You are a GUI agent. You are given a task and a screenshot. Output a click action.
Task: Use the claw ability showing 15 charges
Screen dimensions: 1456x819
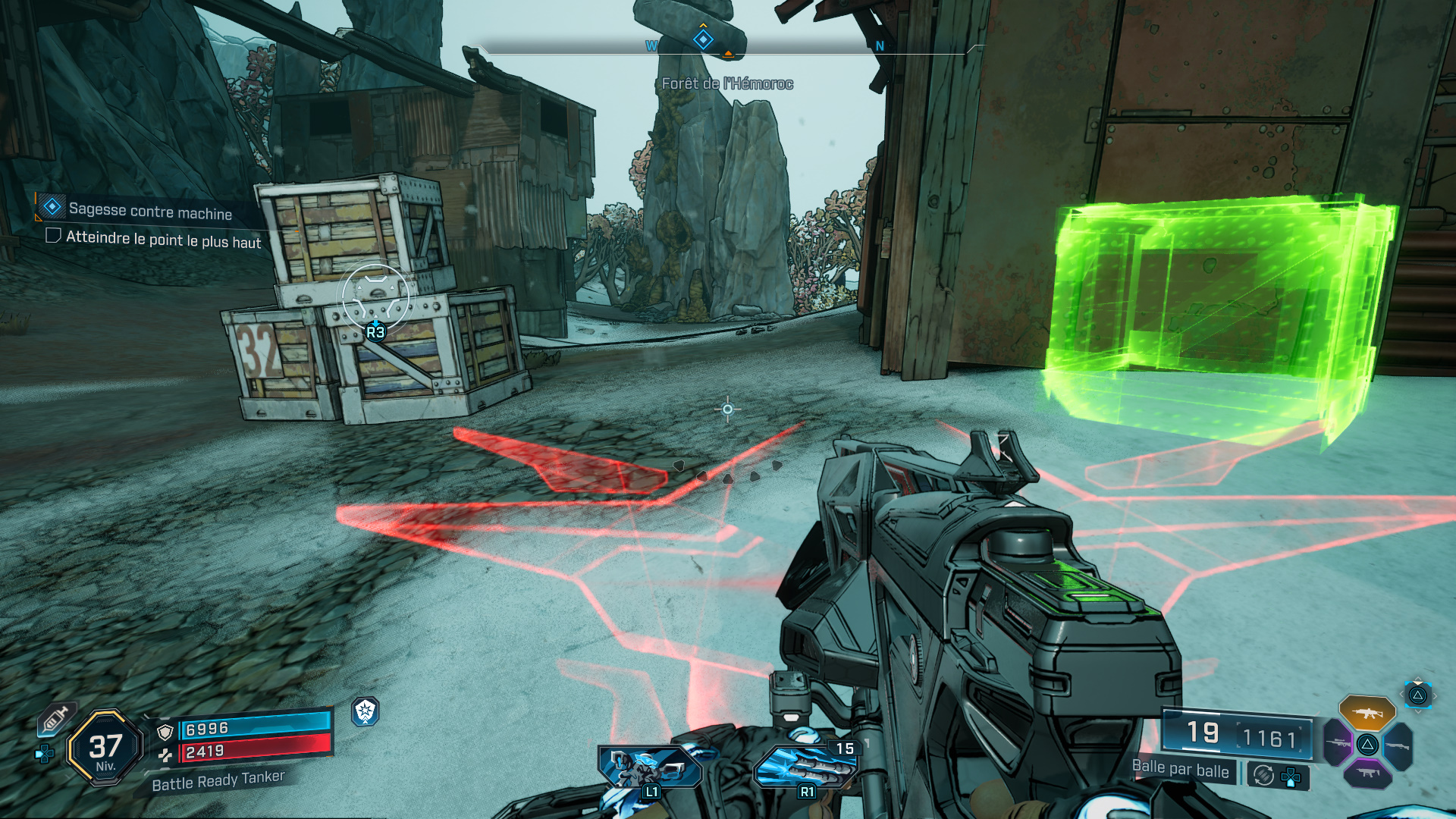coord(805,766)
